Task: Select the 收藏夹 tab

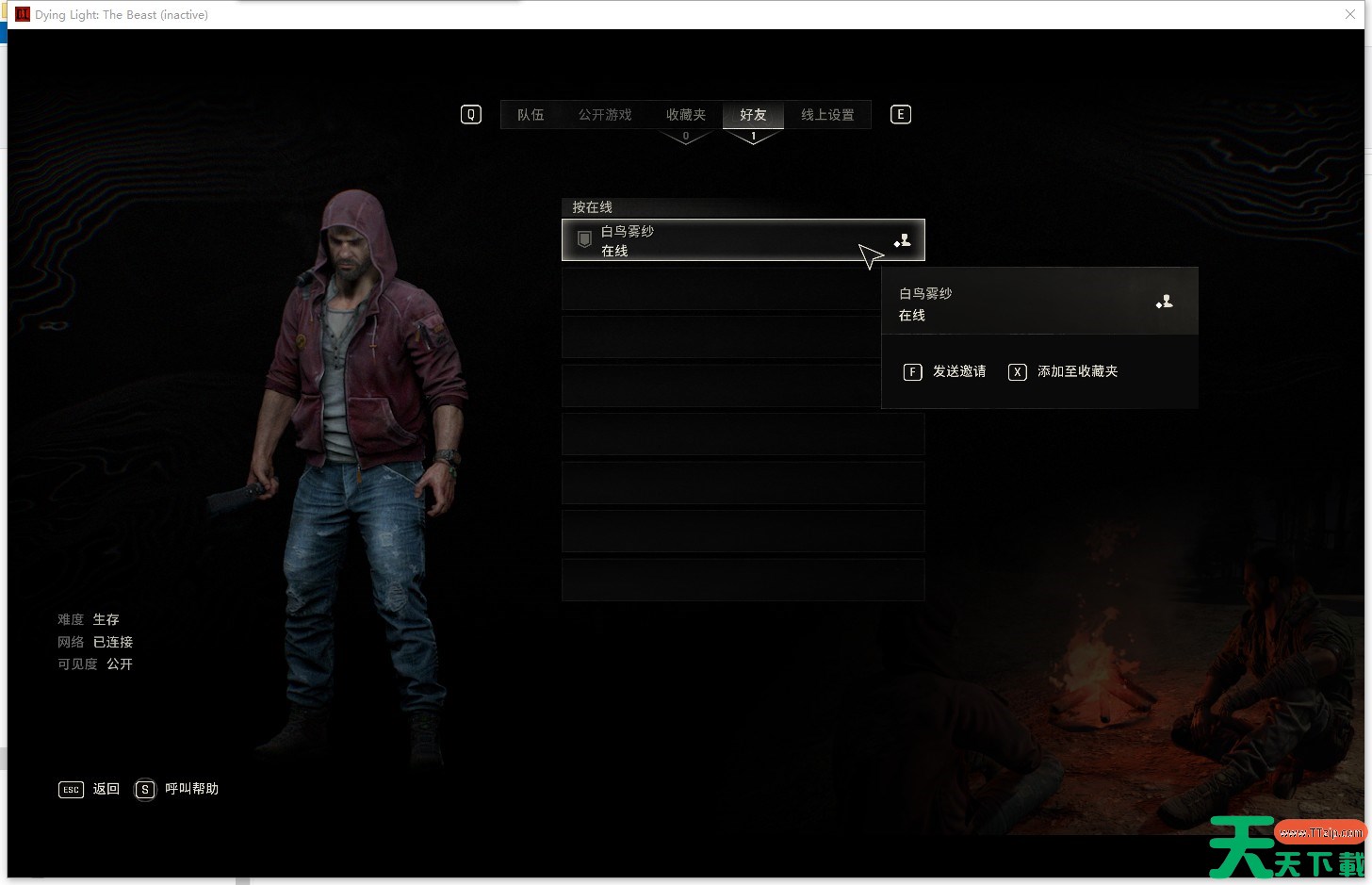Action: (x=685, y=115)
